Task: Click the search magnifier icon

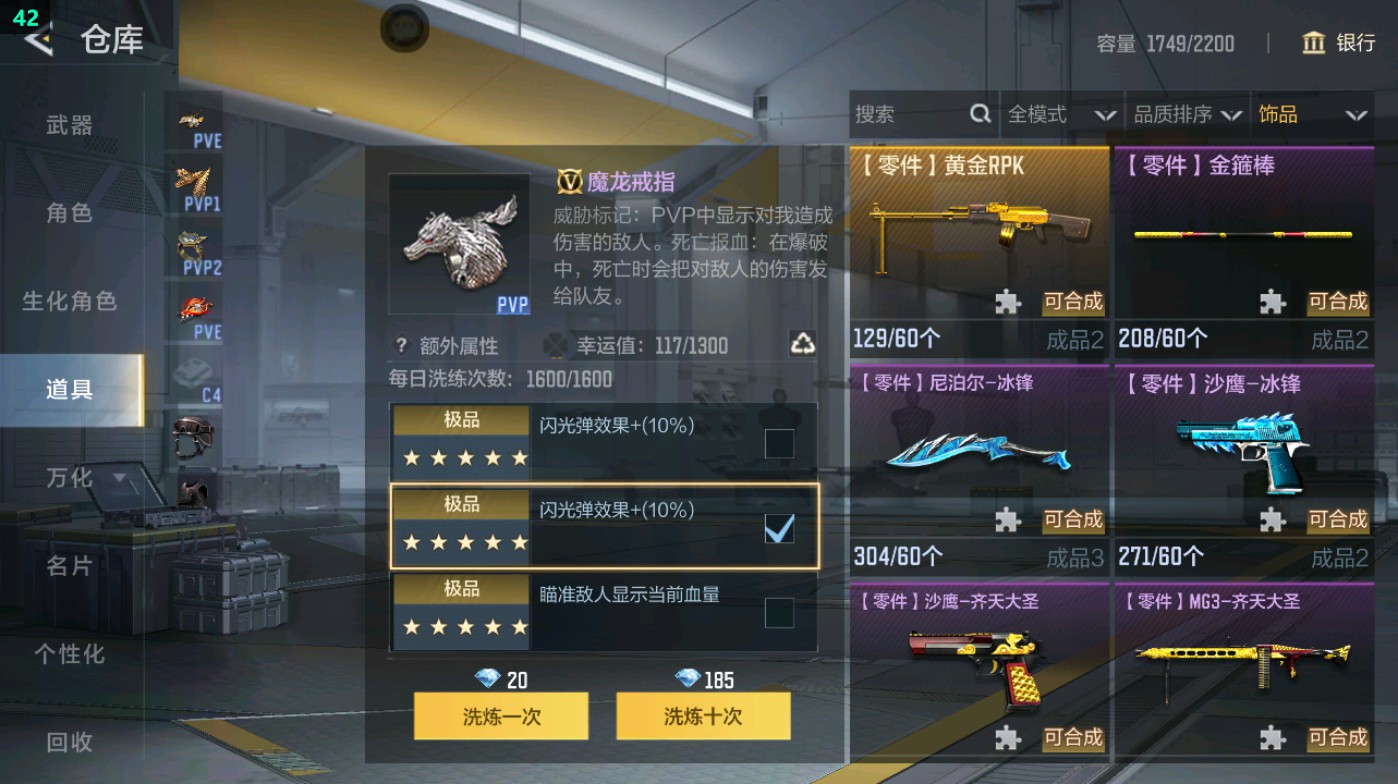Action: 978,115
